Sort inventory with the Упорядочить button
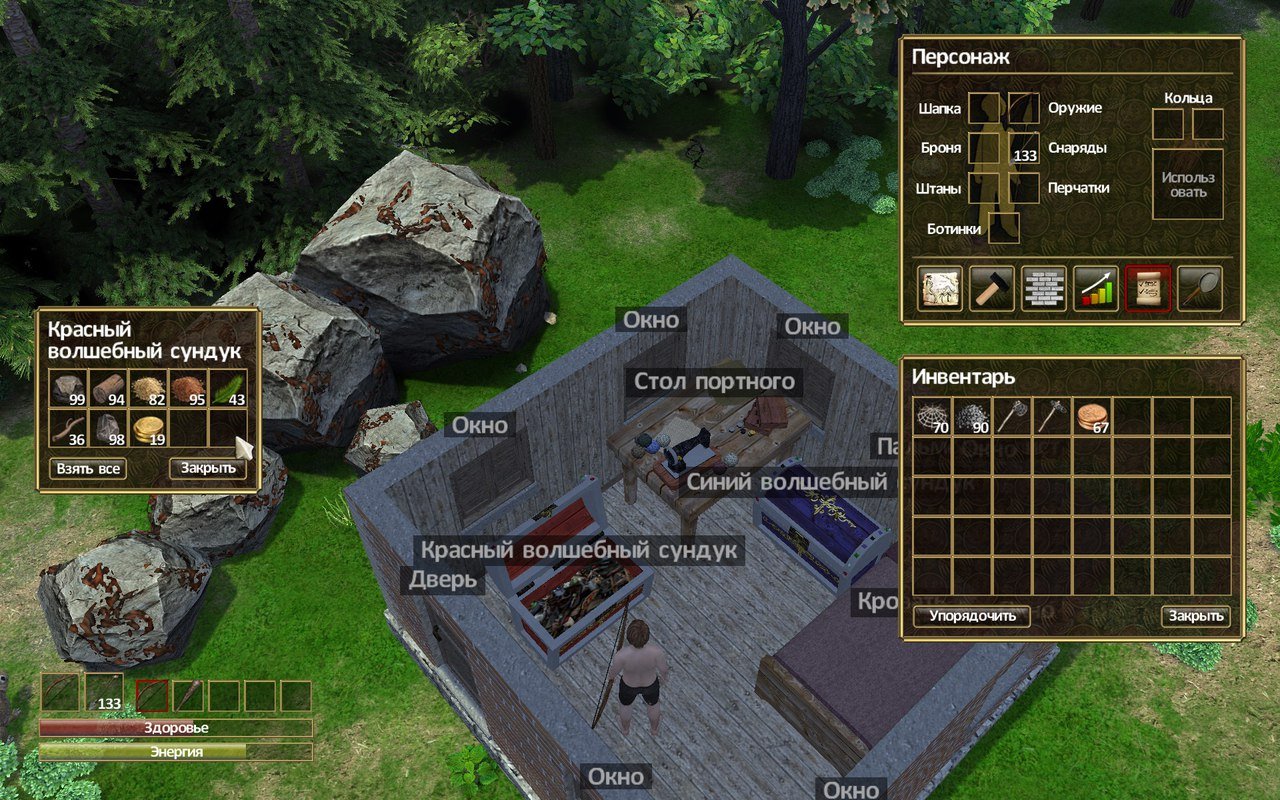Screen dimensions: 1280x800 coord(971,616)
